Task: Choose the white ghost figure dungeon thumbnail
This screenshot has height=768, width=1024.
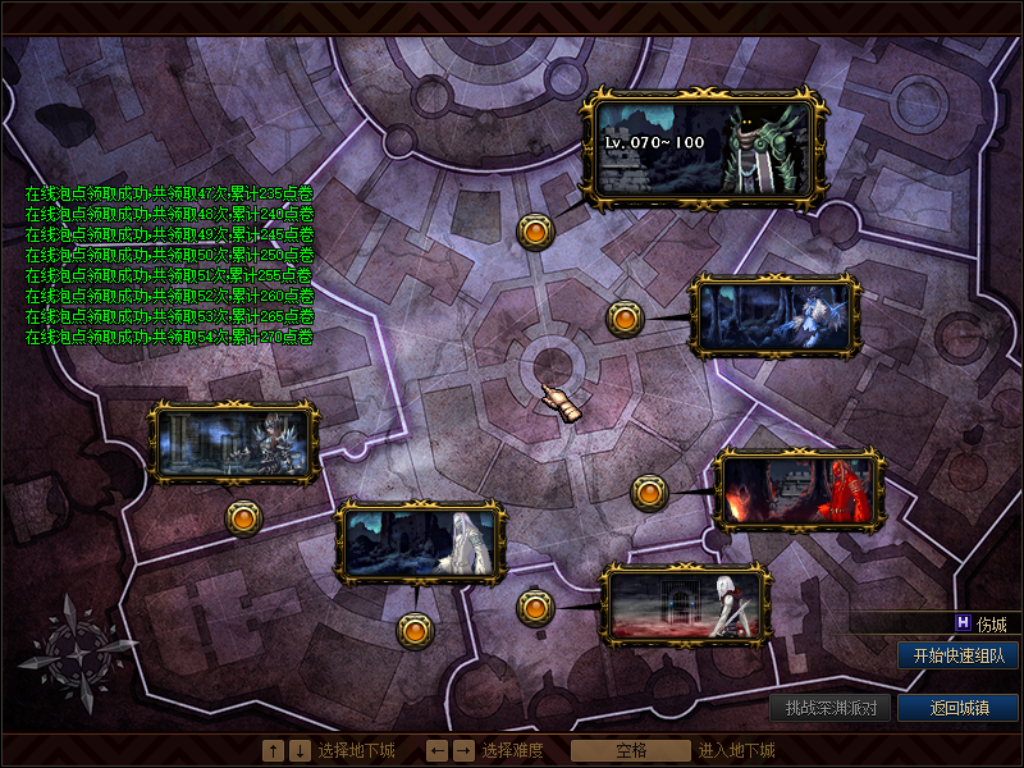Action: (420, 543)
